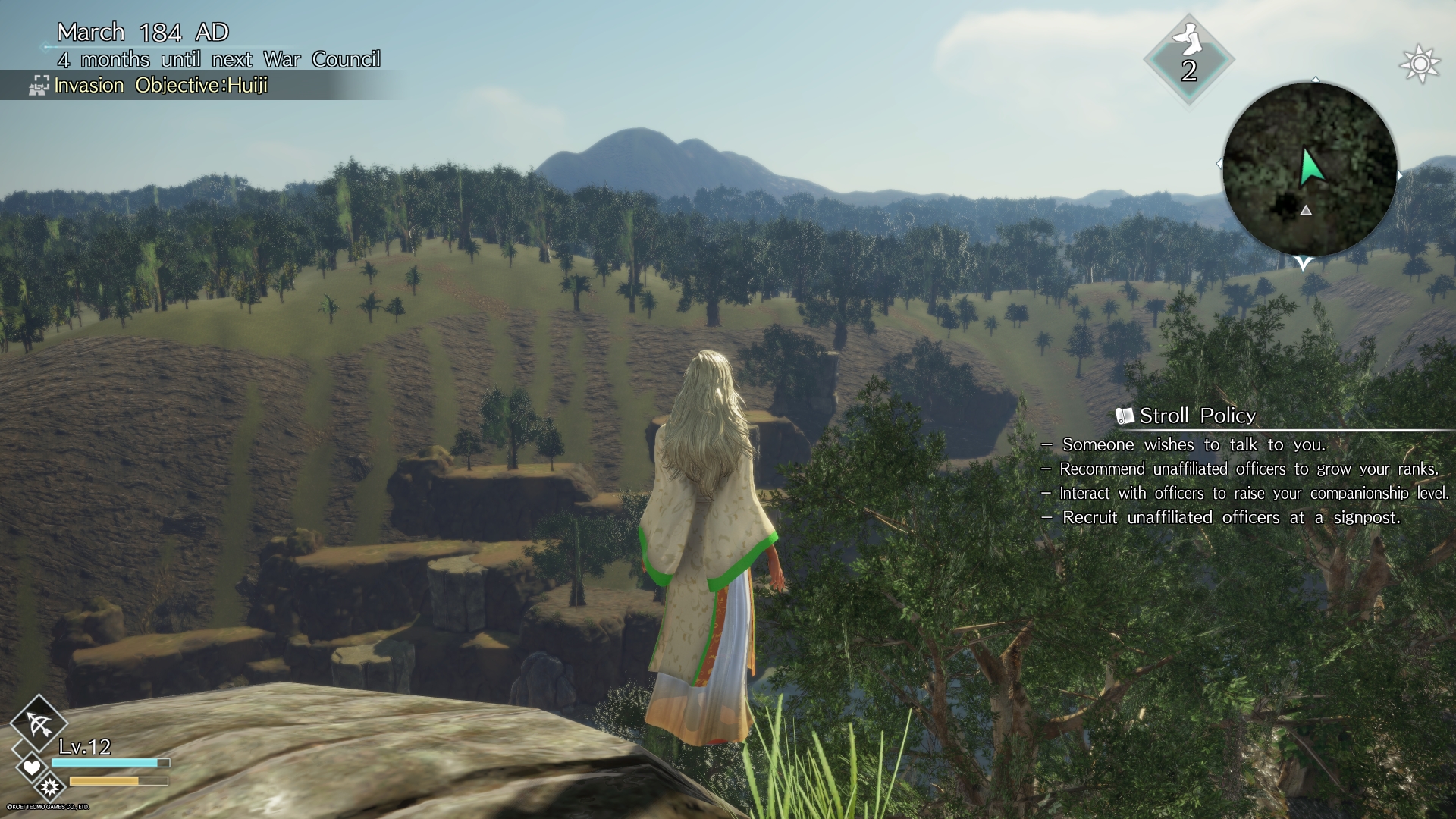
Task: Select the Invasion Objective: Huiji tracker
Action: [160, 85]
